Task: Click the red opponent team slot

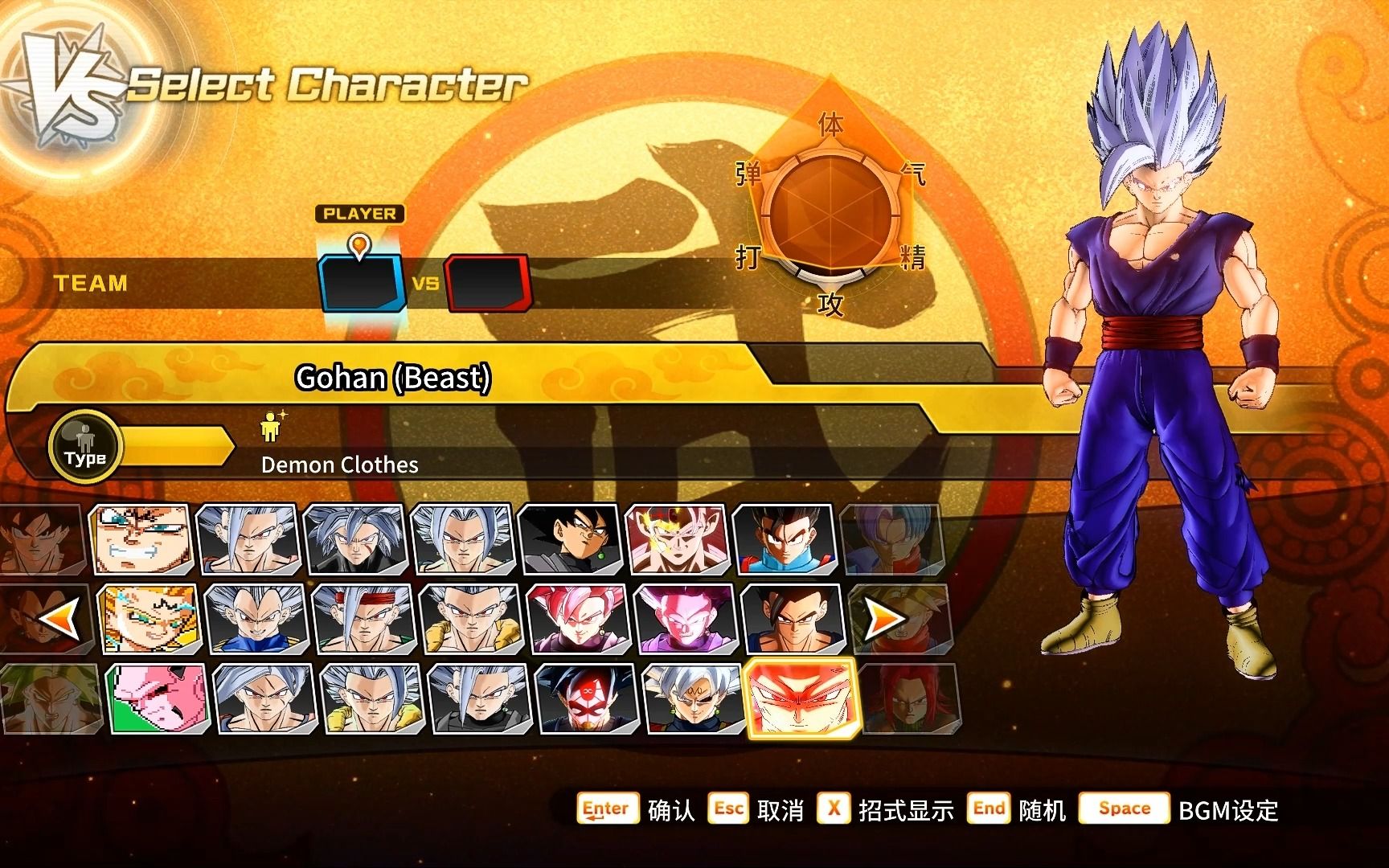Action: pyautogui.click(x=487, y=283)
